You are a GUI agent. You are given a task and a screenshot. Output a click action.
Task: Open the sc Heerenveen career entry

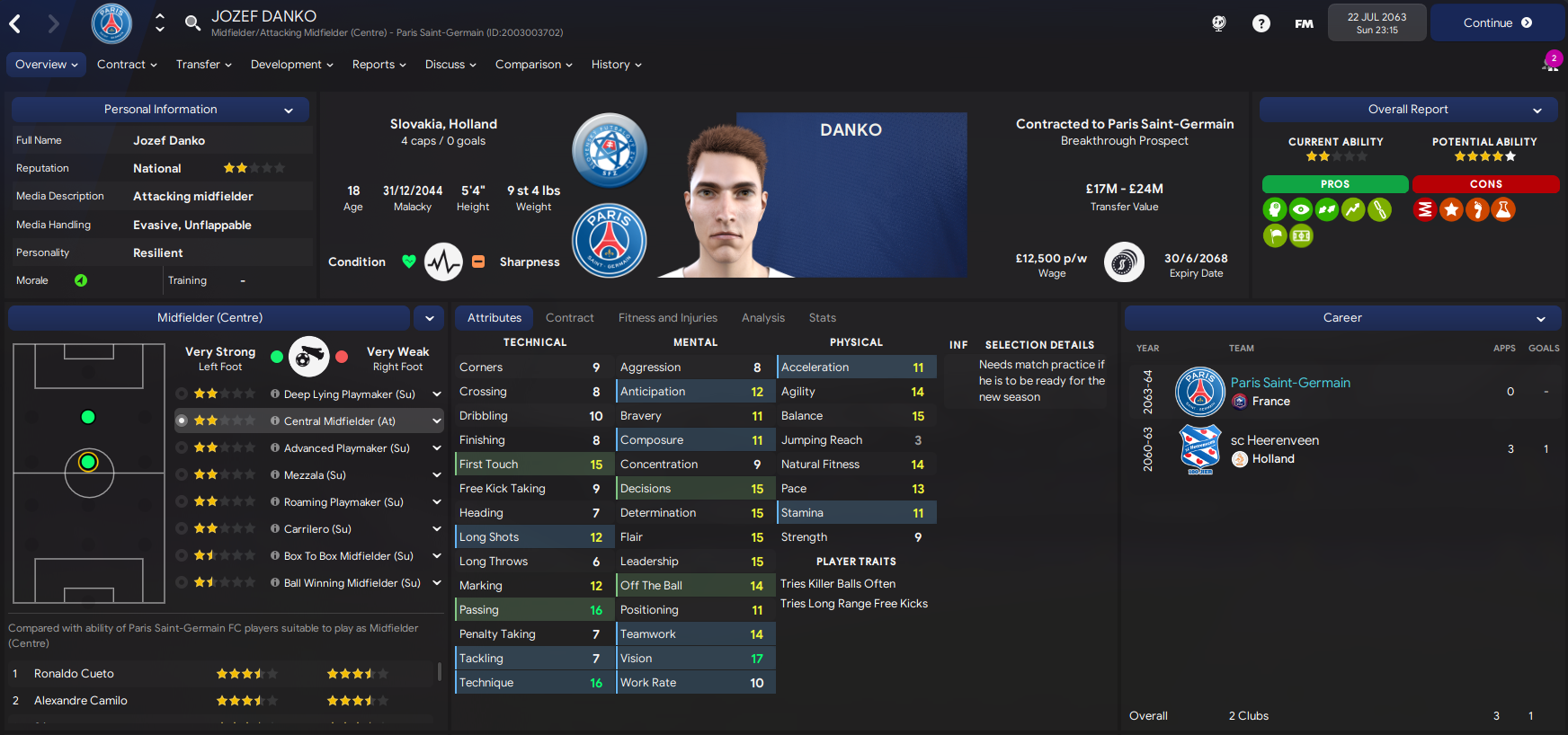(1273, 440)
